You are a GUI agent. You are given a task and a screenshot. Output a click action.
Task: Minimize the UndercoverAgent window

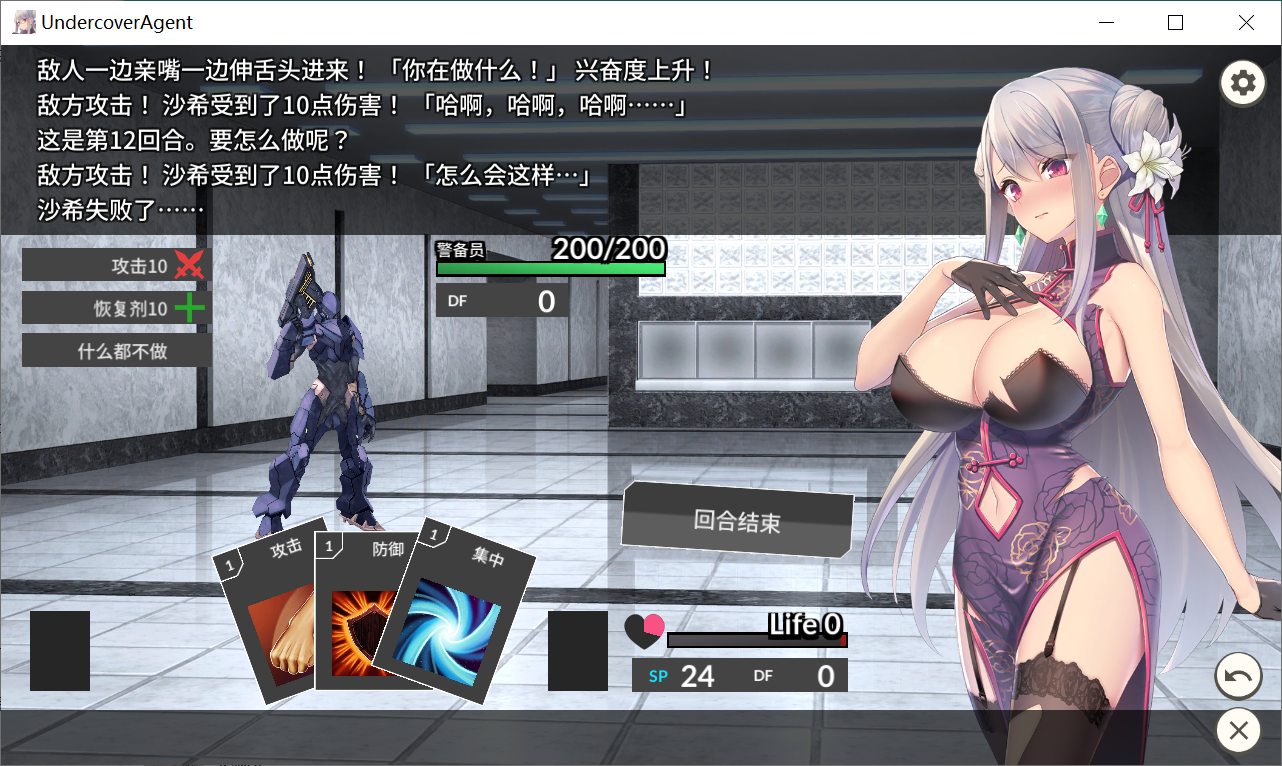(x=1107, y=22)
